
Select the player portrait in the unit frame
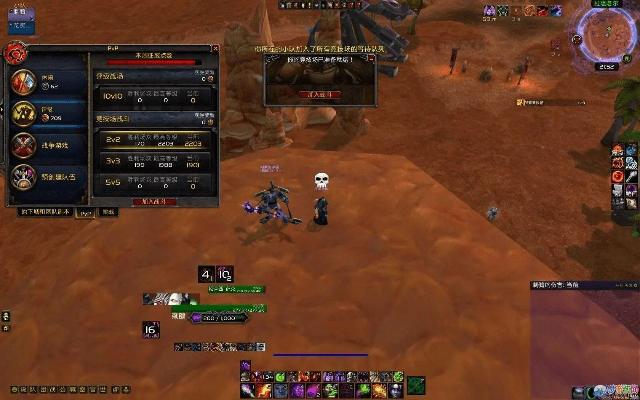coord(178,298)
